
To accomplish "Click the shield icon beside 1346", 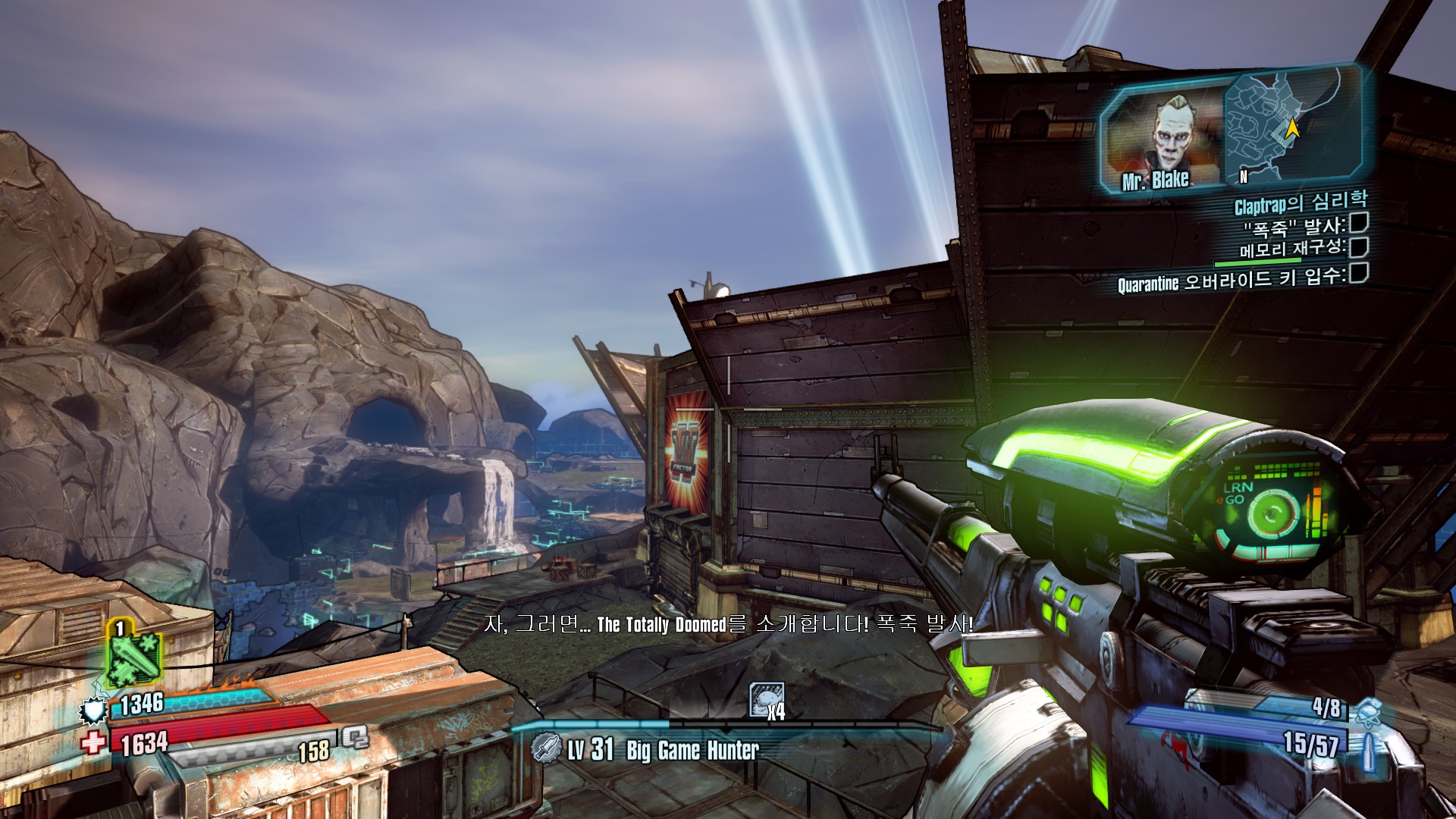I will 93,710.
